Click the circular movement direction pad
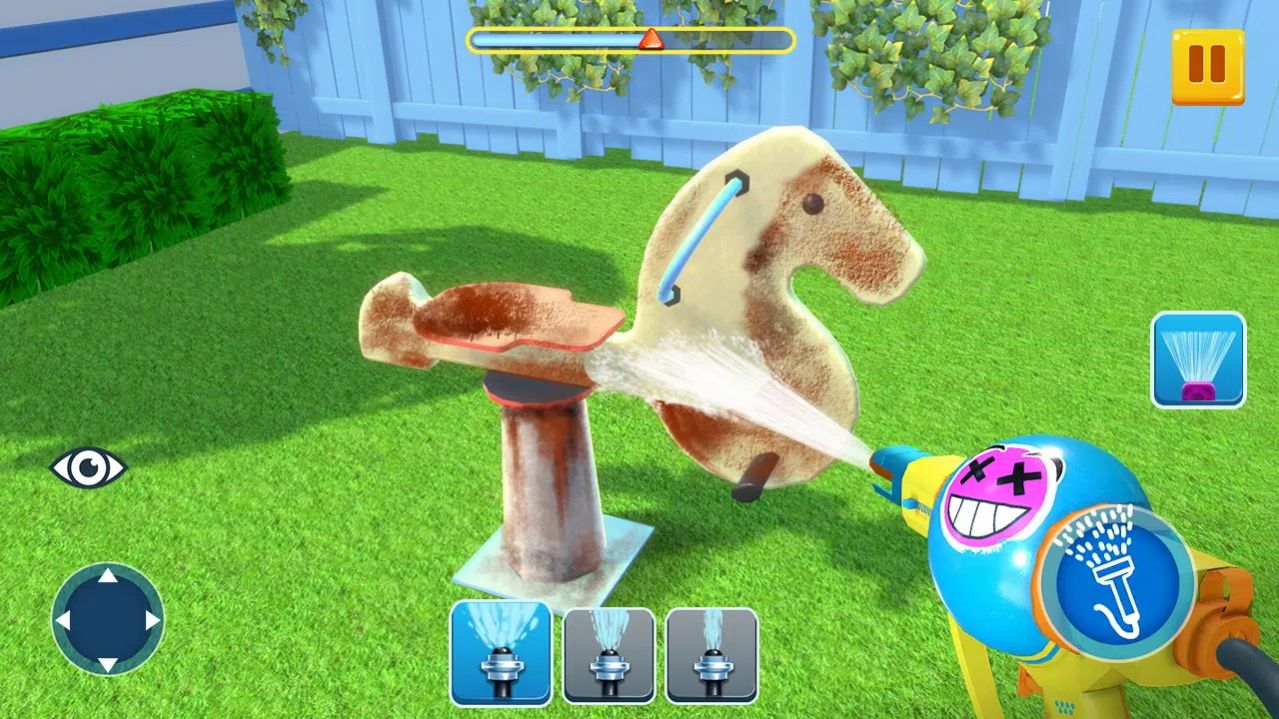This screenshot has height=719, width=1279. pos(107,620)
